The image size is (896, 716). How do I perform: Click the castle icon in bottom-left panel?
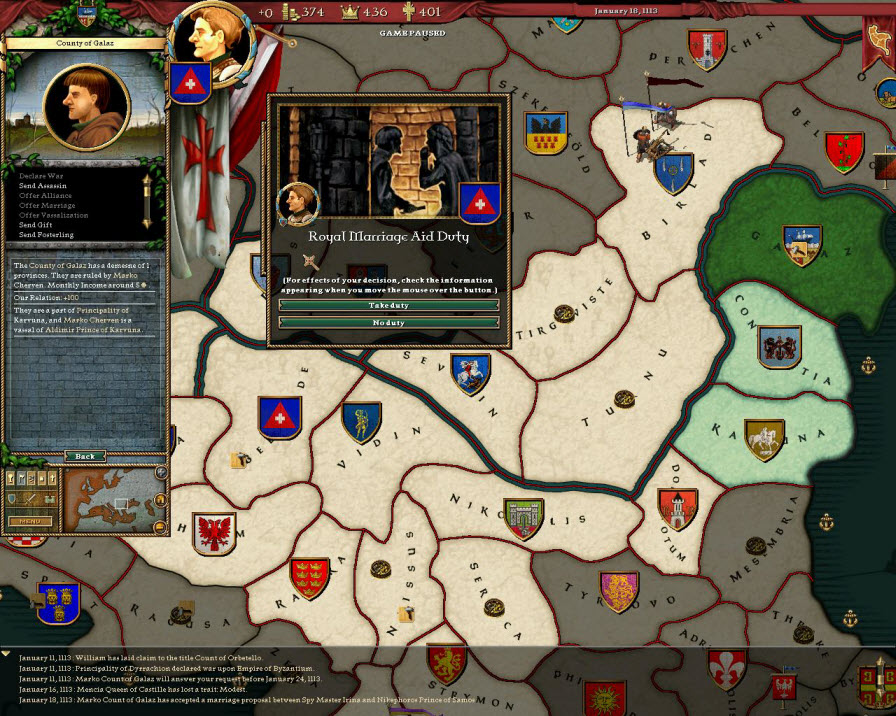tap(50, 499)
